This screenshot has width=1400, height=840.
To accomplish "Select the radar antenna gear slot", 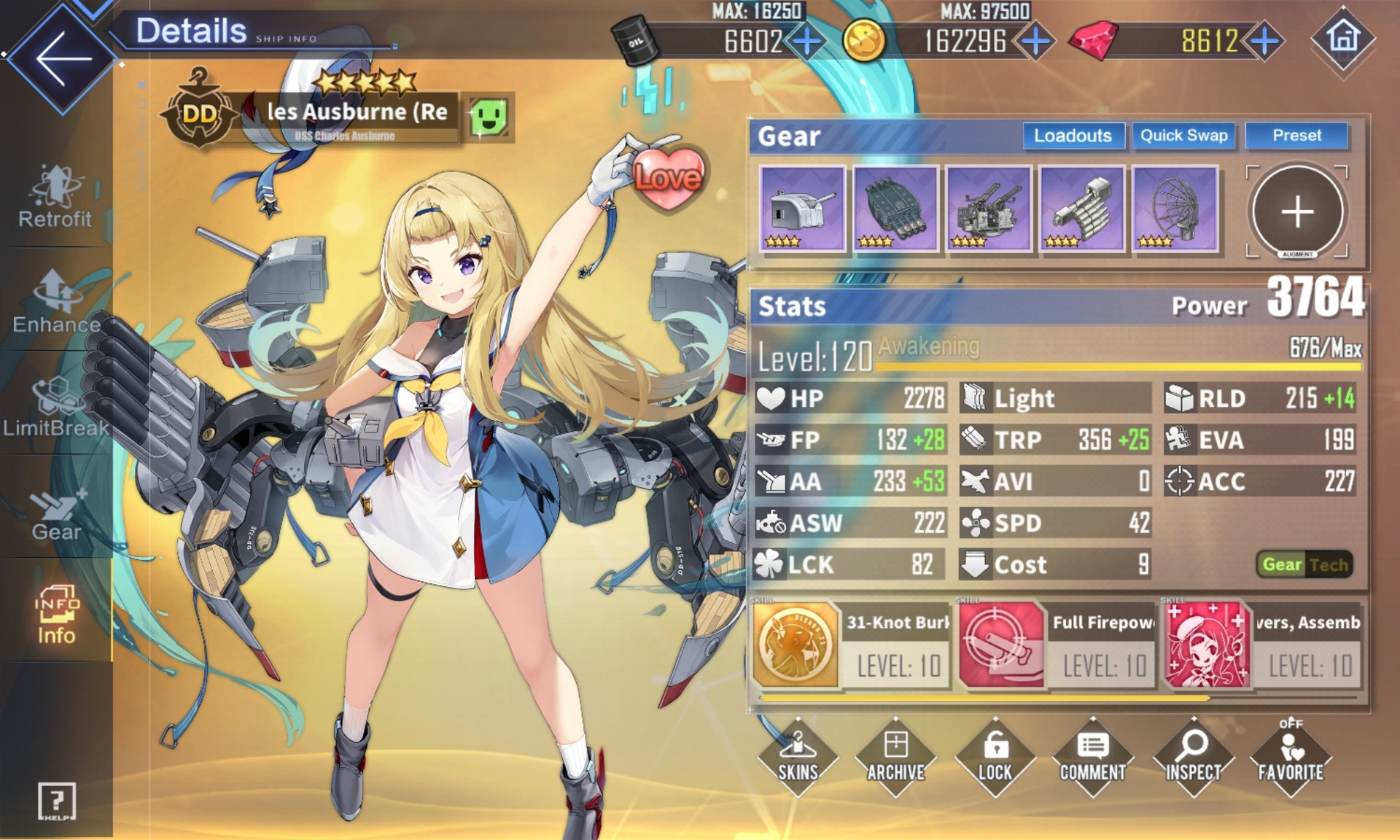I will (1175, 209).
